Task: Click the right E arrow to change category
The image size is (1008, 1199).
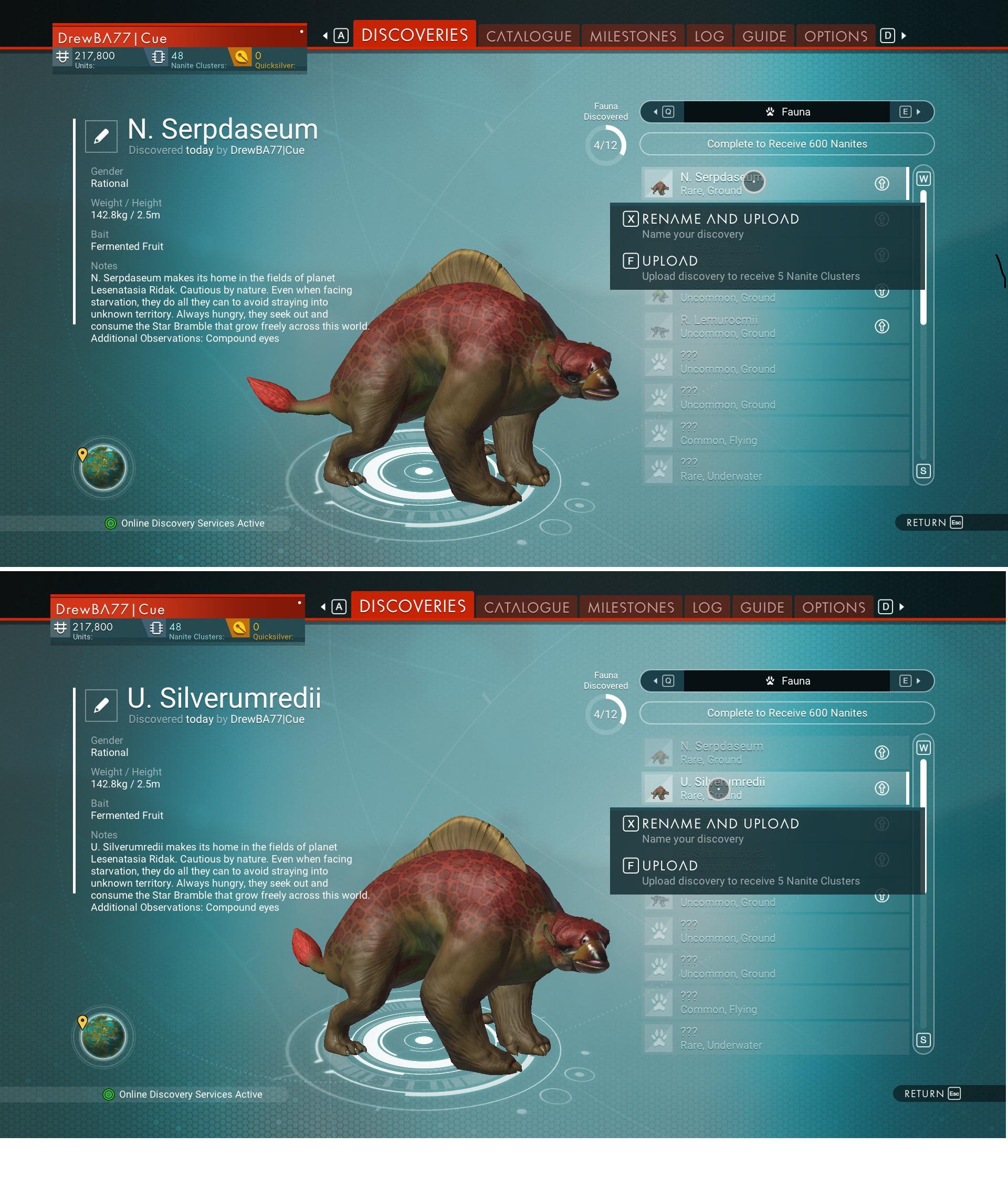Action: [918, 112]
